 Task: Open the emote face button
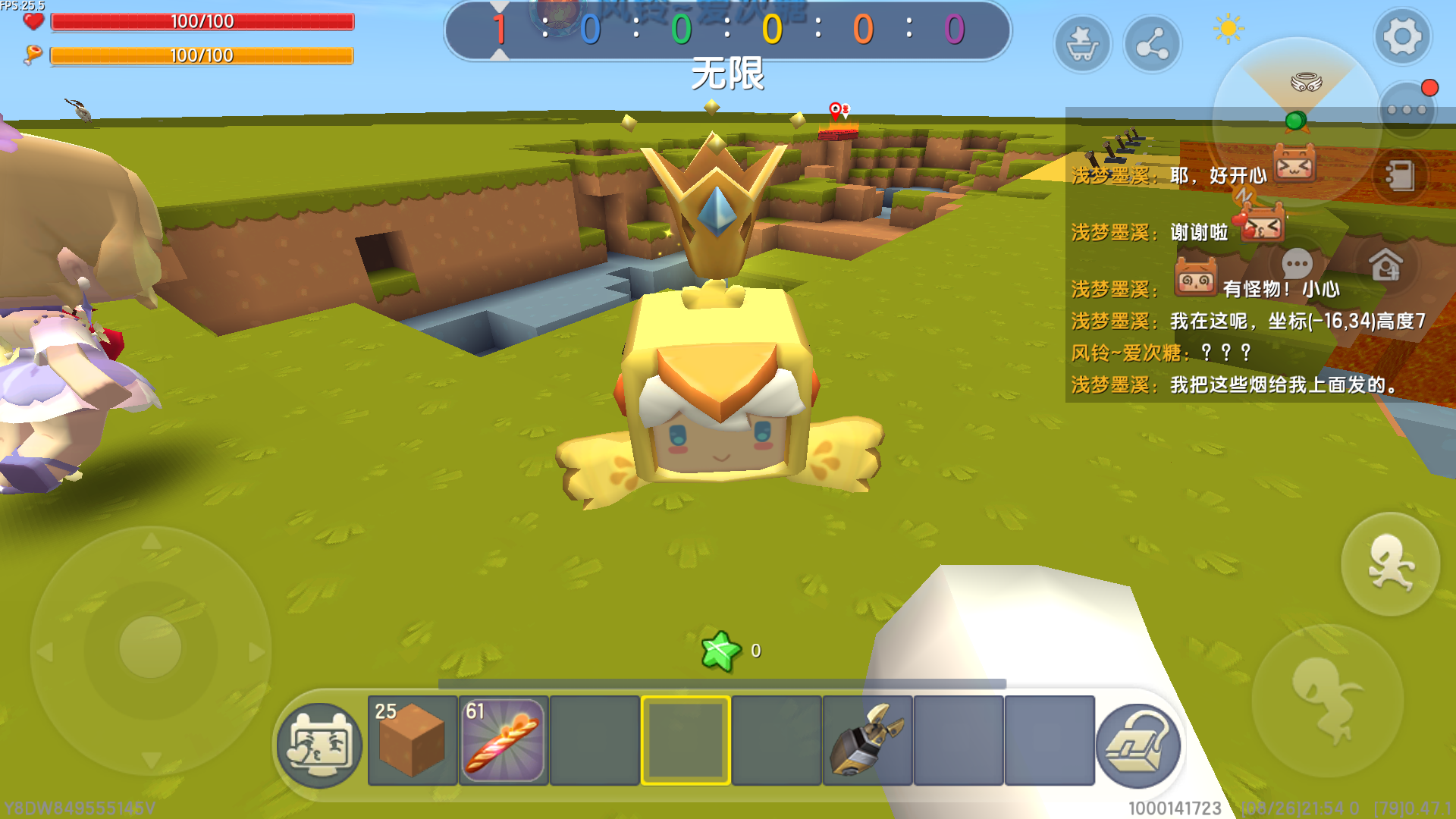[x=319, y=745]
